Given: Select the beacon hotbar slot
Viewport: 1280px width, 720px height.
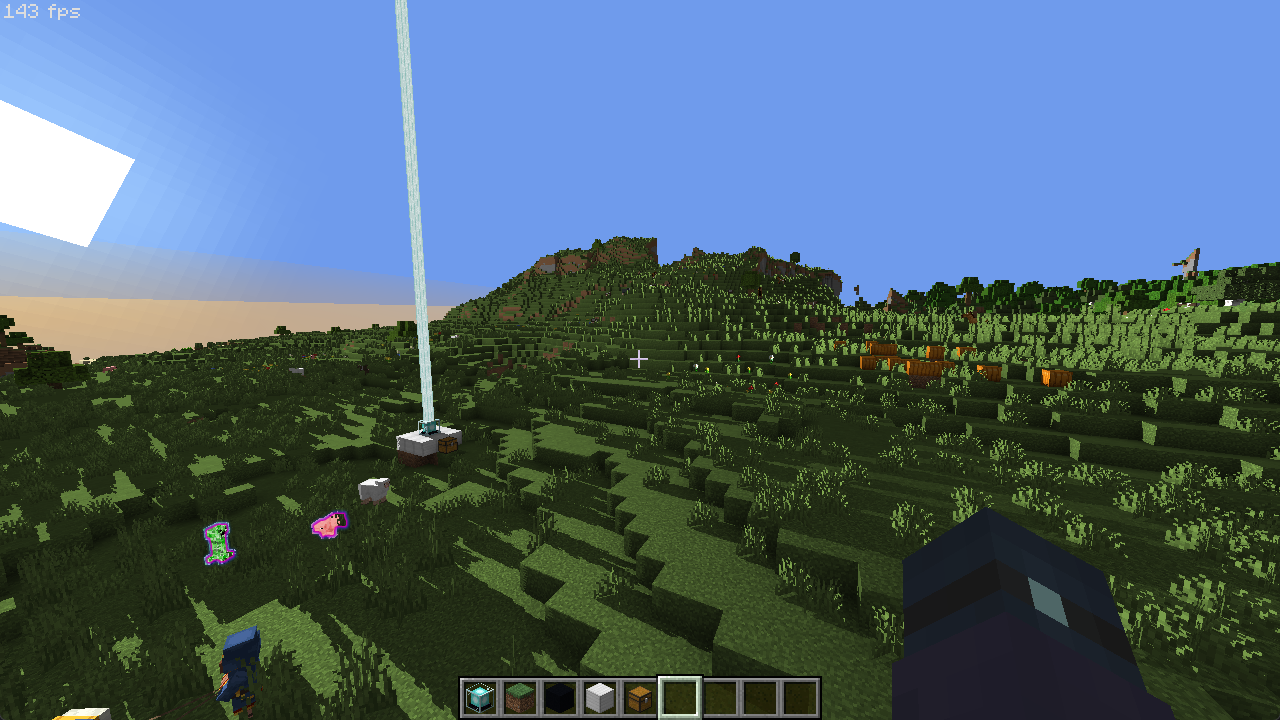Looking at the screenshot, I should coord(480,697).
